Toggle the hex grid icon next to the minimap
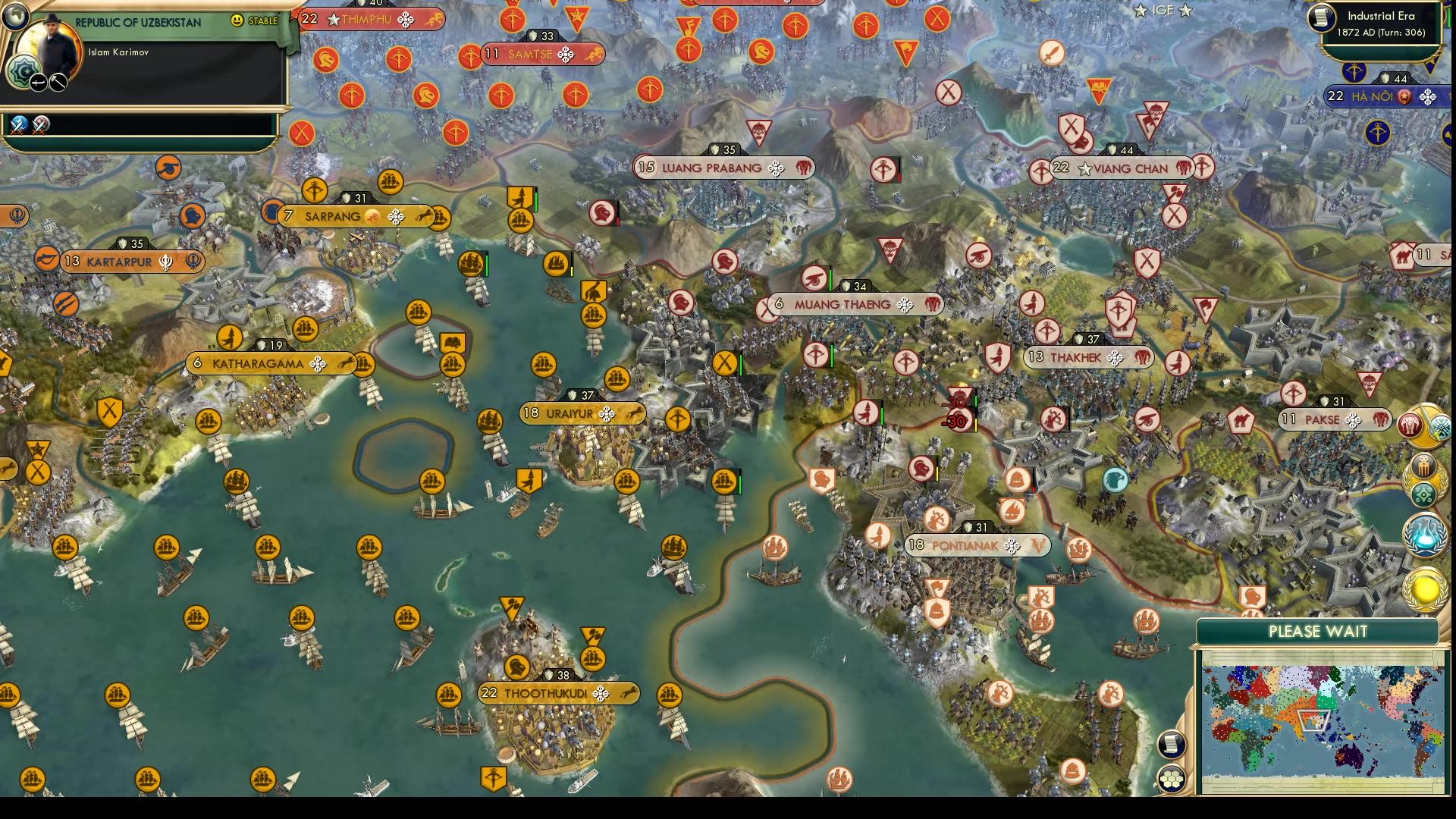 click(1172, 779)
